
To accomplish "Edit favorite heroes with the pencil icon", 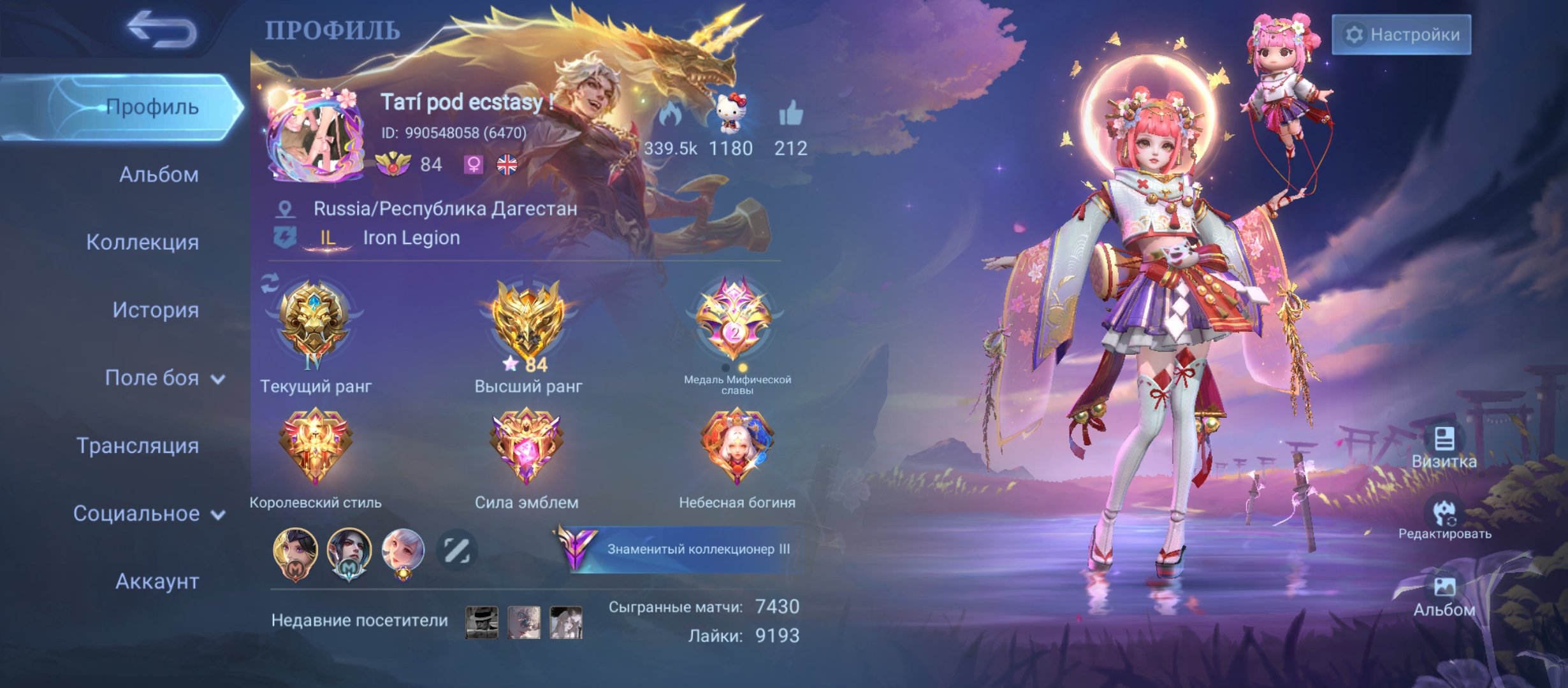I will [x=456, y=550].
